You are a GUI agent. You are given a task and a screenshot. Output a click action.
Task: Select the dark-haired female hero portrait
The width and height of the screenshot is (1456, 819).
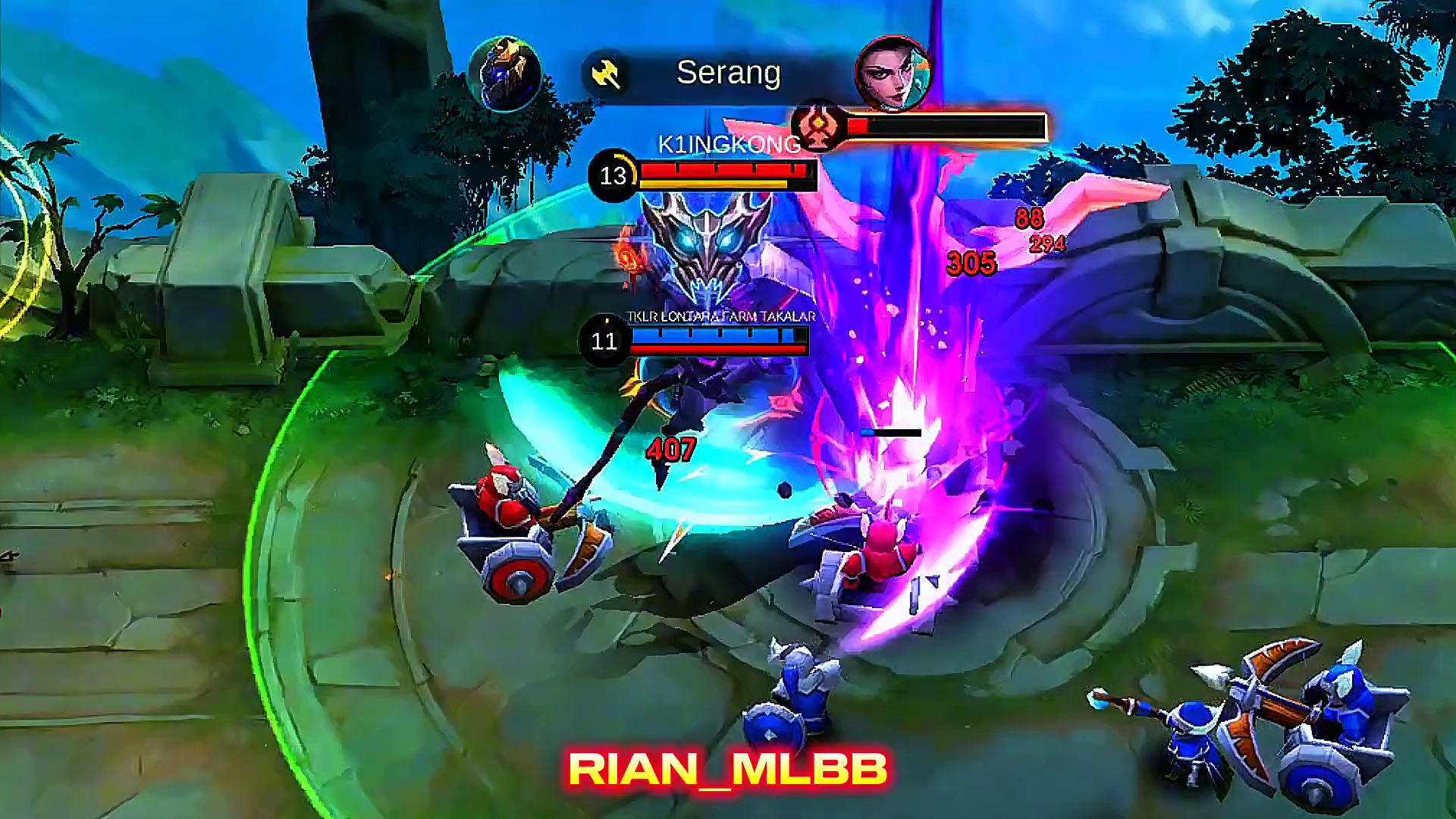pos(893,74)
